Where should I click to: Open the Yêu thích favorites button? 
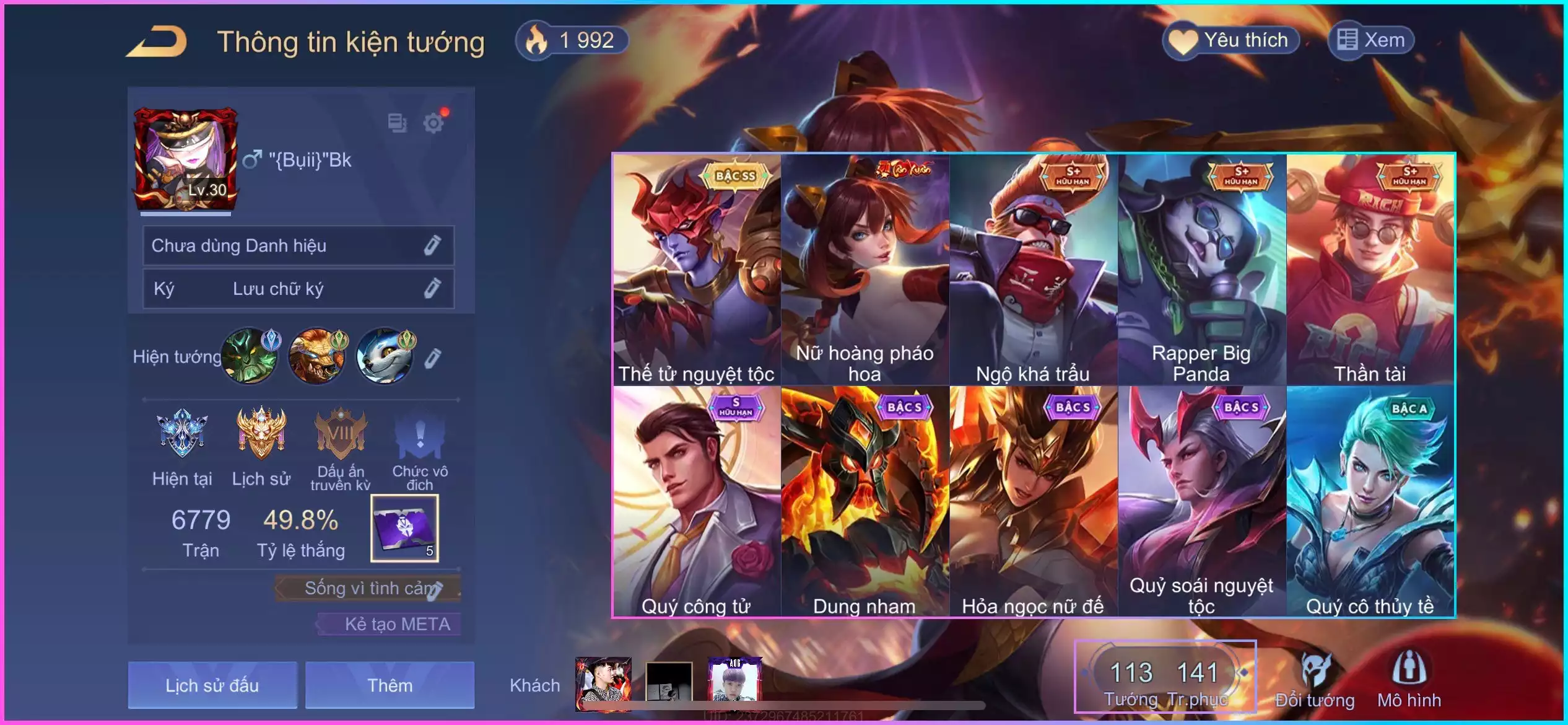point(1231,41)
